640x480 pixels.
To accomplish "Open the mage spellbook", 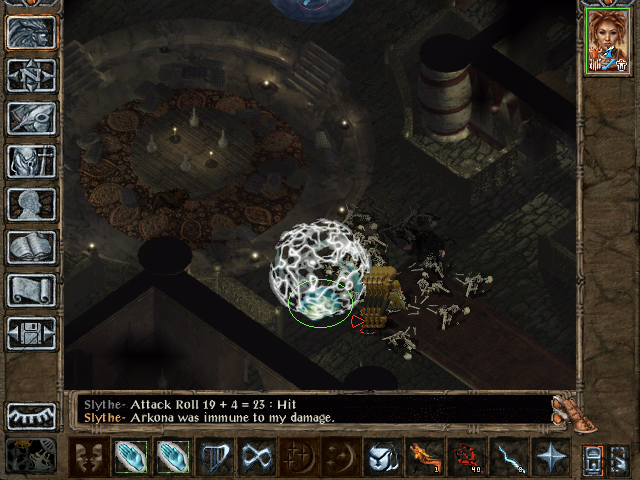I will click(x=31, y=247).
